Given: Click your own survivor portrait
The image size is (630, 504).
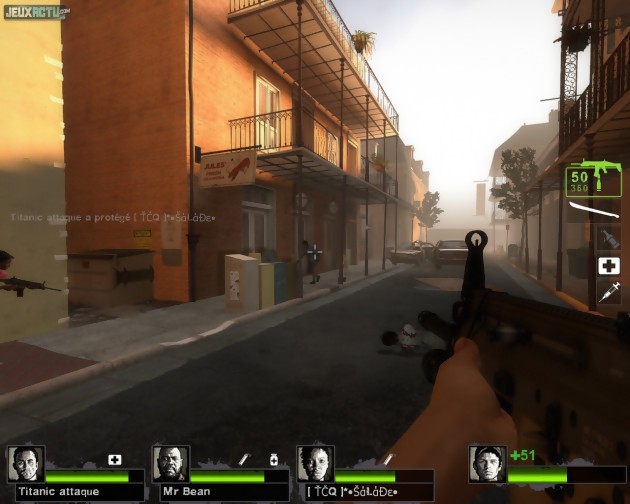Looking at the screenshot, I should coord(487,465).
